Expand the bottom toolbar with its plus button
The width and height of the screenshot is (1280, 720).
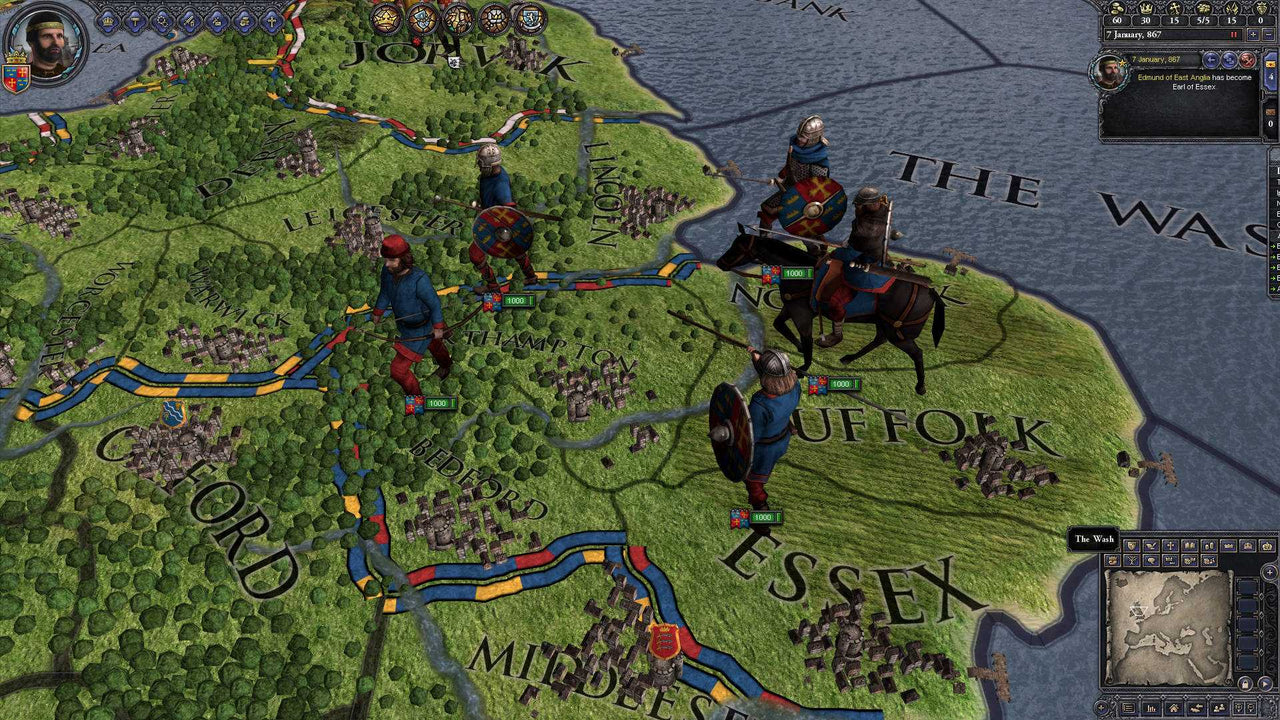tap(1101, 708)
